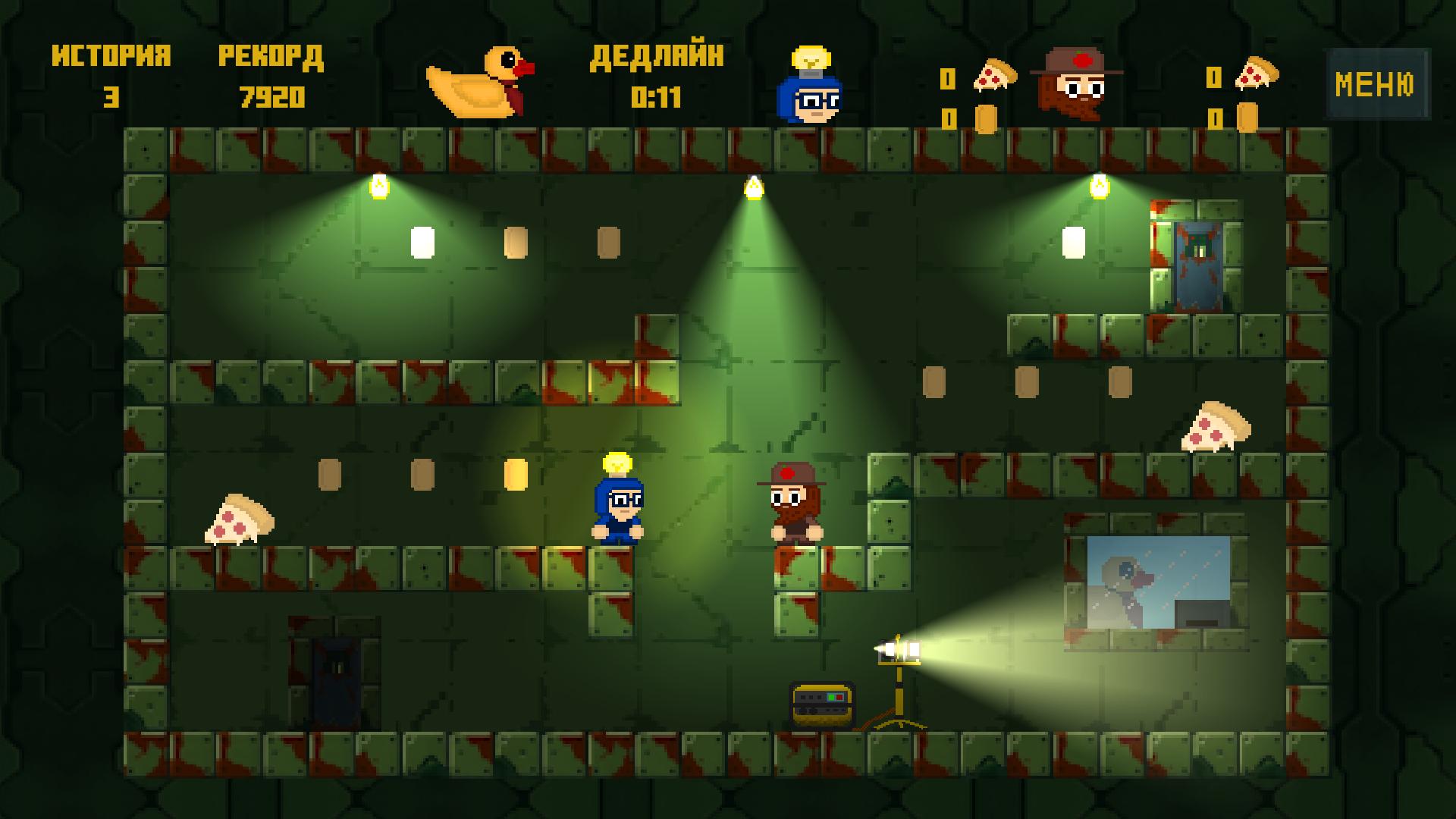Click the bearded hat-wearing avatar in the HUD
1456x819 pixels.
point(1077,83)
